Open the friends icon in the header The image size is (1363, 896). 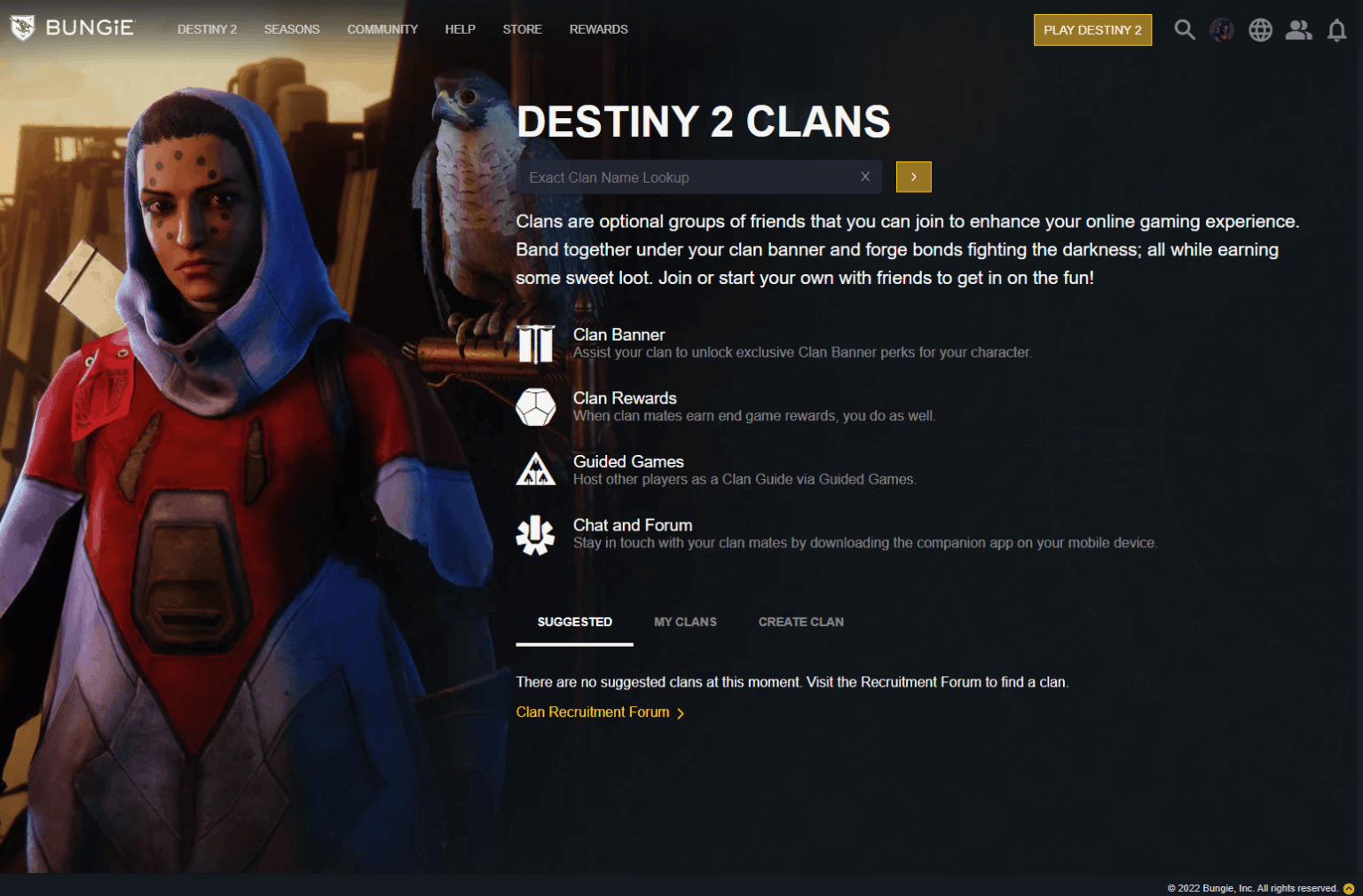(x=1298, y=29)
